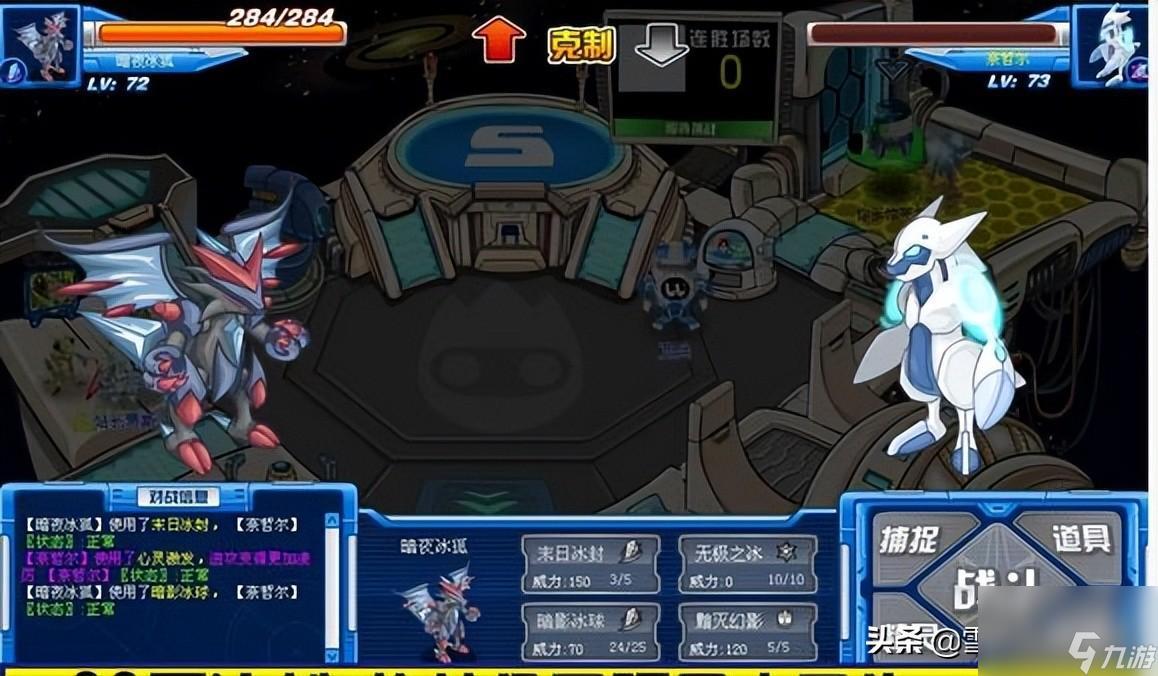Viewport: 1158px width, 676px height.
Task: Open the 道具 items menu
Action: [x=1080, y=539]
